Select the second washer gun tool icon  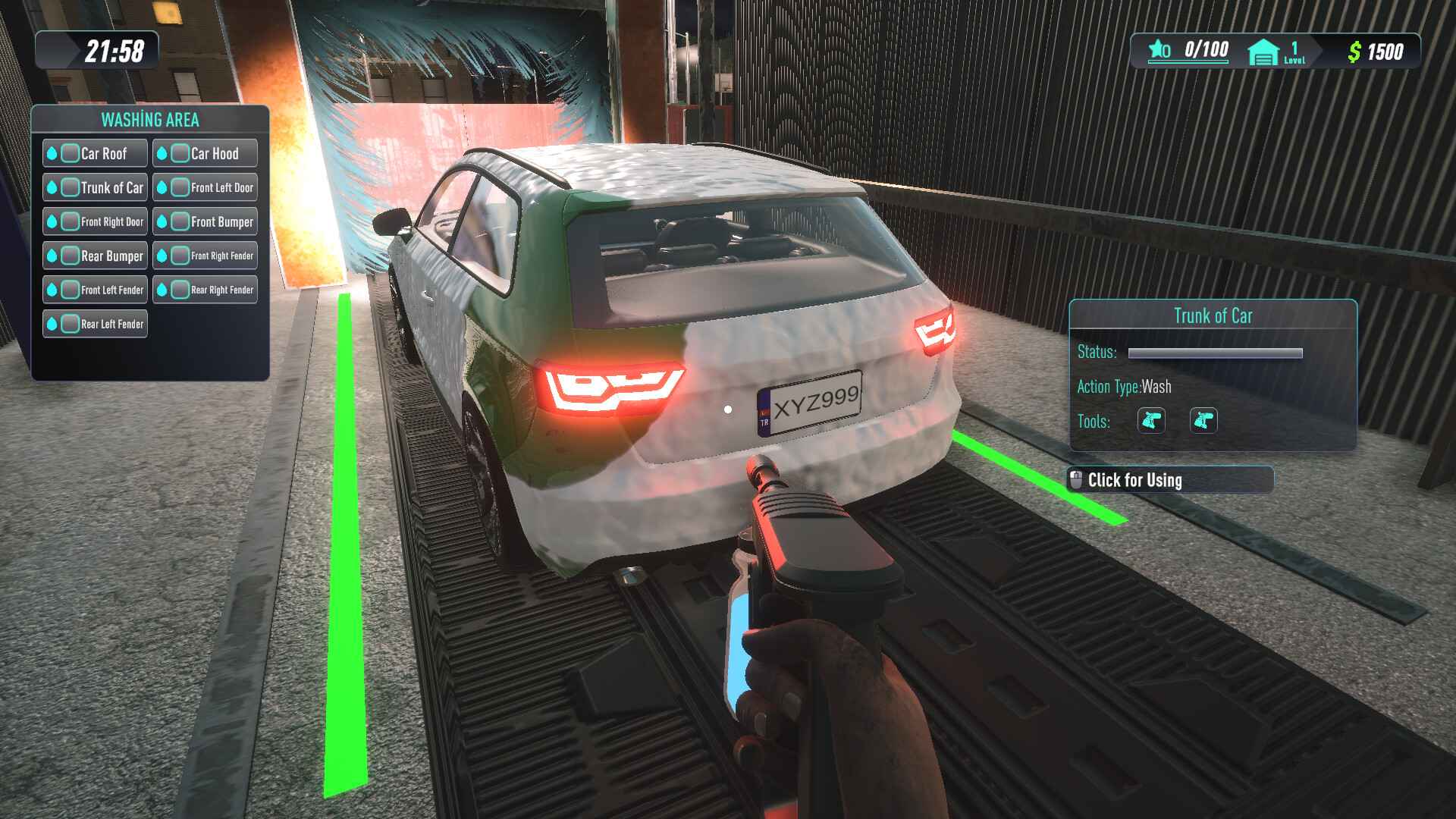pos(1205,422)
